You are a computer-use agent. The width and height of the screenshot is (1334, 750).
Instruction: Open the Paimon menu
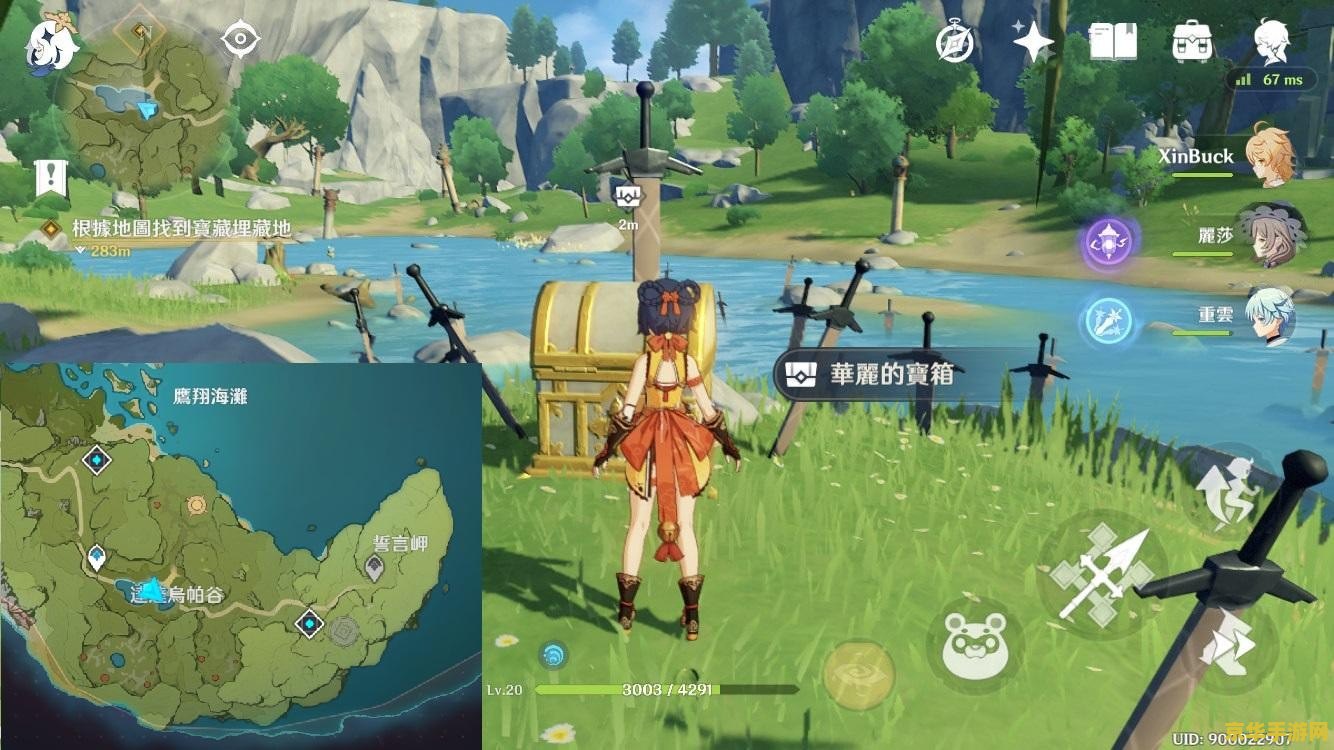coord(50,42)
